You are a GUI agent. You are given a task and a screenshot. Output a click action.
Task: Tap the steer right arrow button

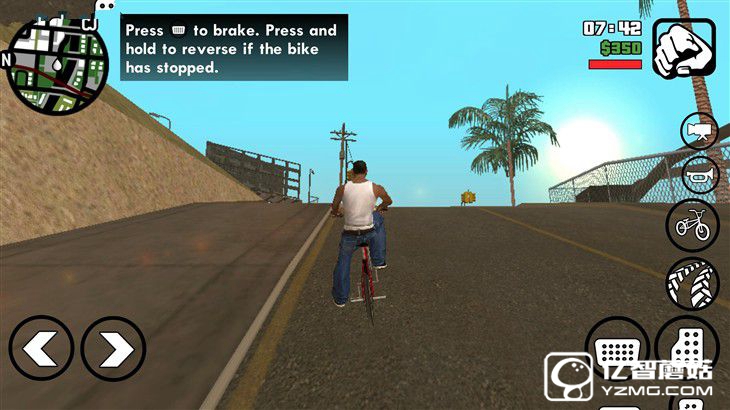(114, 349)
